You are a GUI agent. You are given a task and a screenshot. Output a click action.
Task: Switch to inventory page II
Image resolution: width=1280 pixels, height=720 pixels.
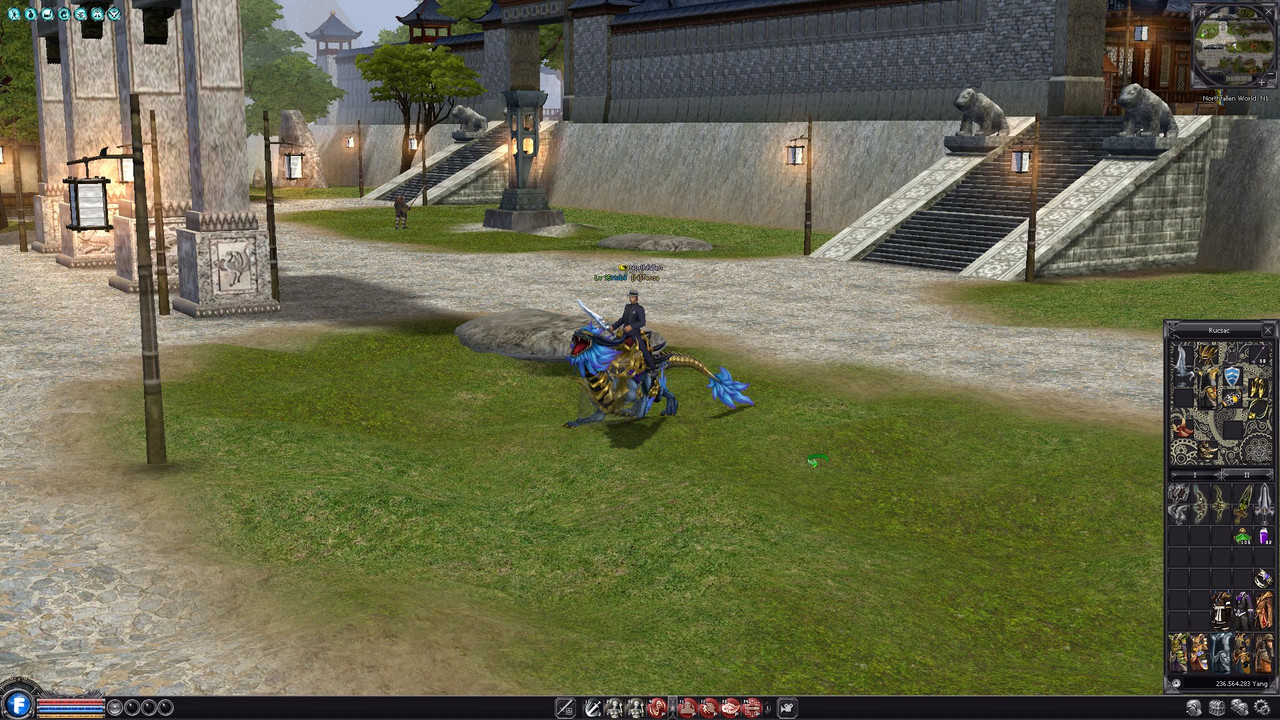pos(1246,474)
